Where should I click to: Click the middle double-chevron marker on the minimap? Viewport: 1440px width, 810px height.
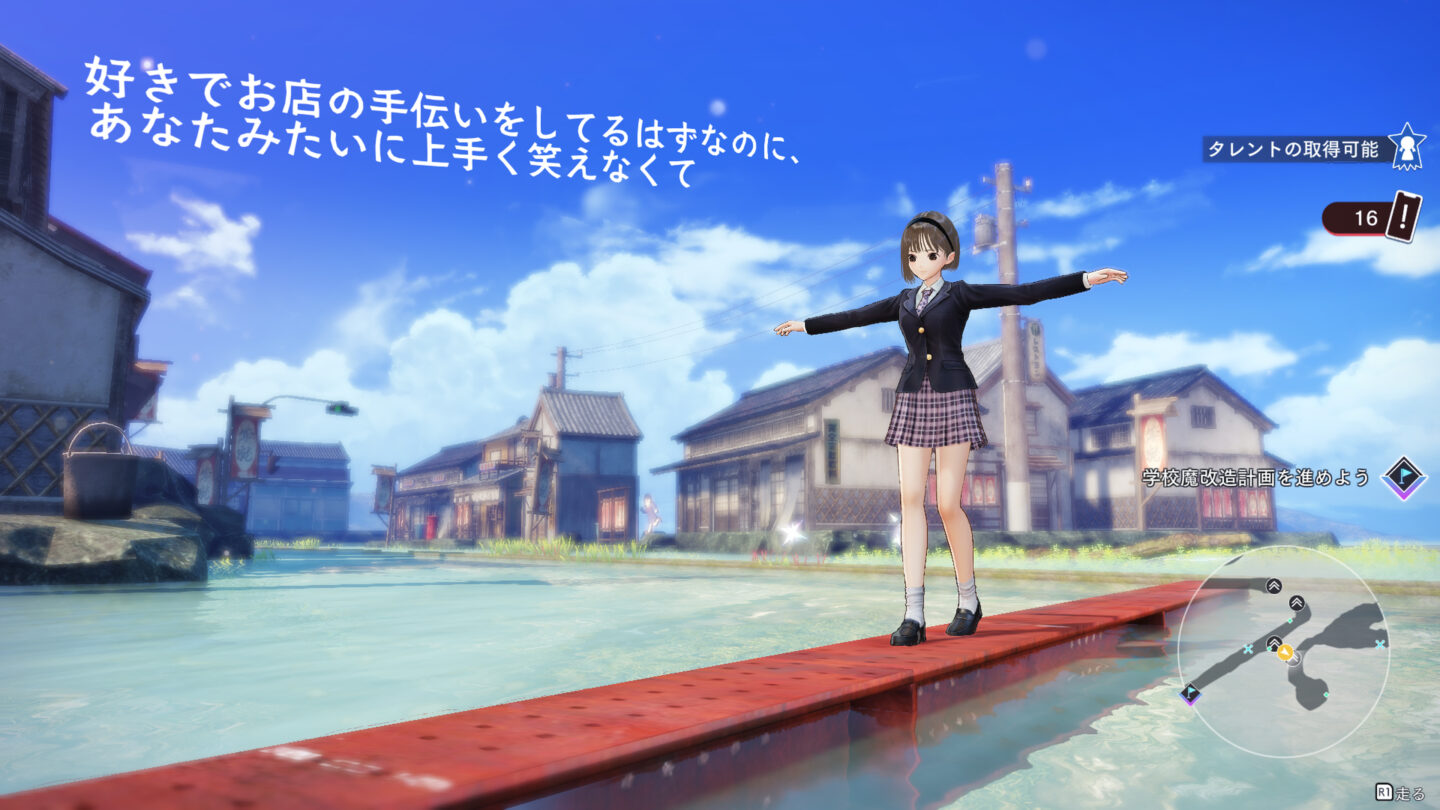click(x=1296, y=603)
